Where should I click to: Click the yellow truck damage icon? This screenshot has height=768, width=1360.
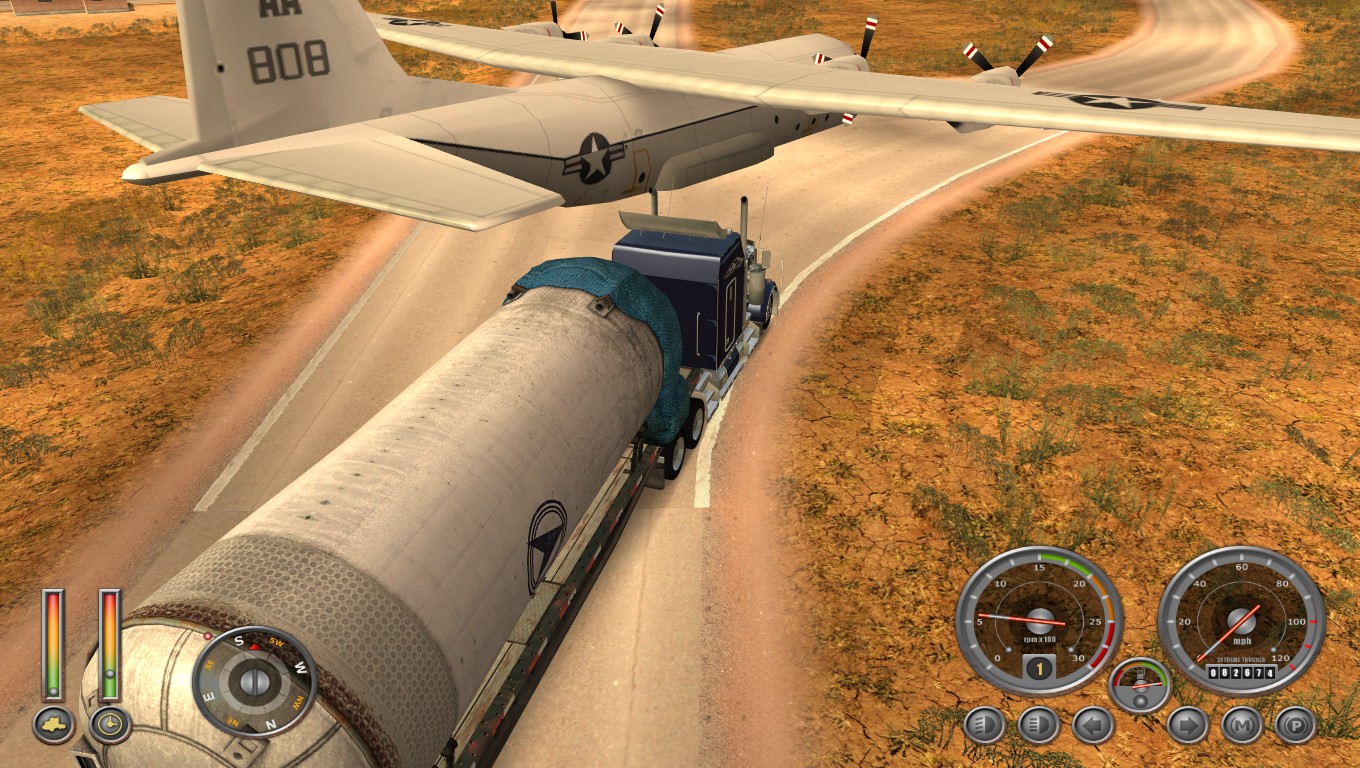[x=53, y=725]
